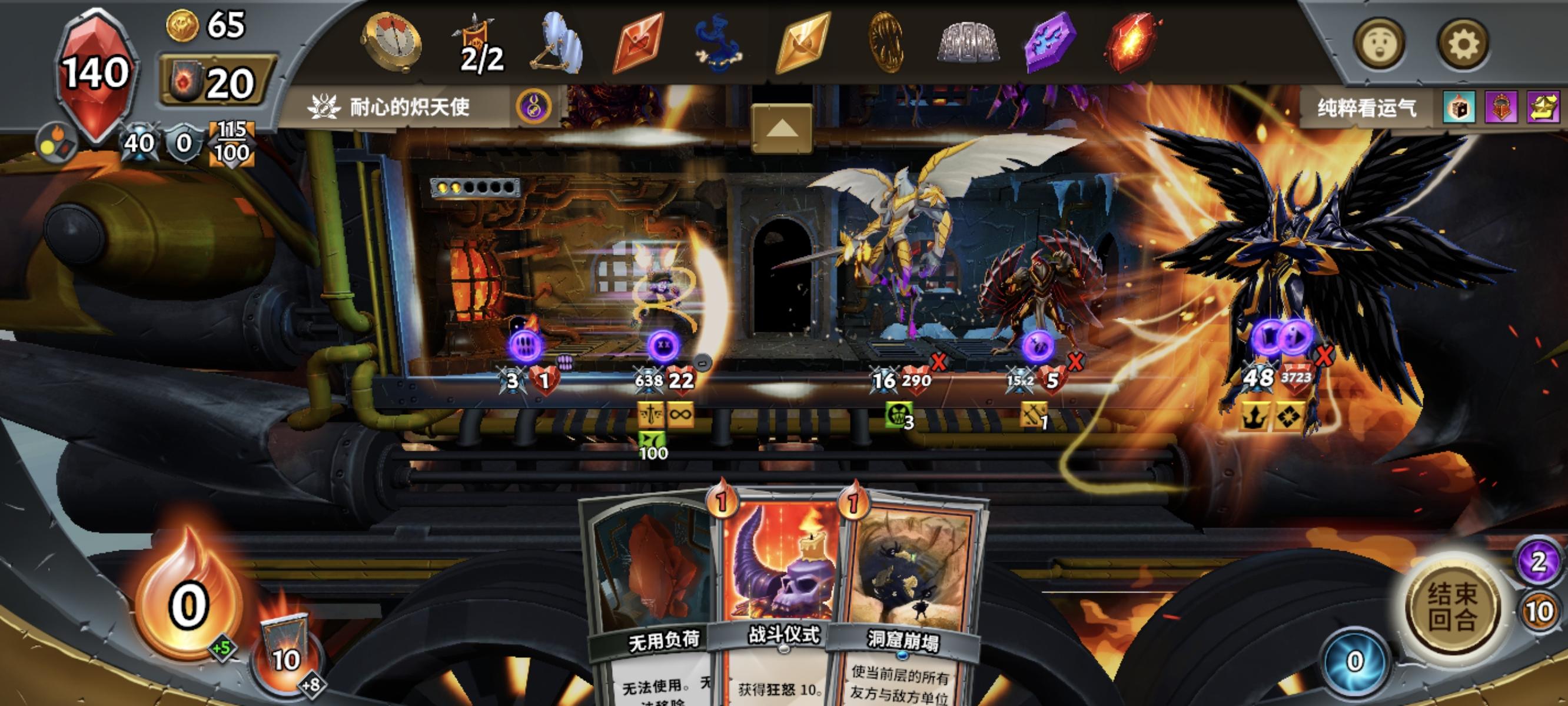
Task: Open the emote face button in top right
Action: point(1380,42)
